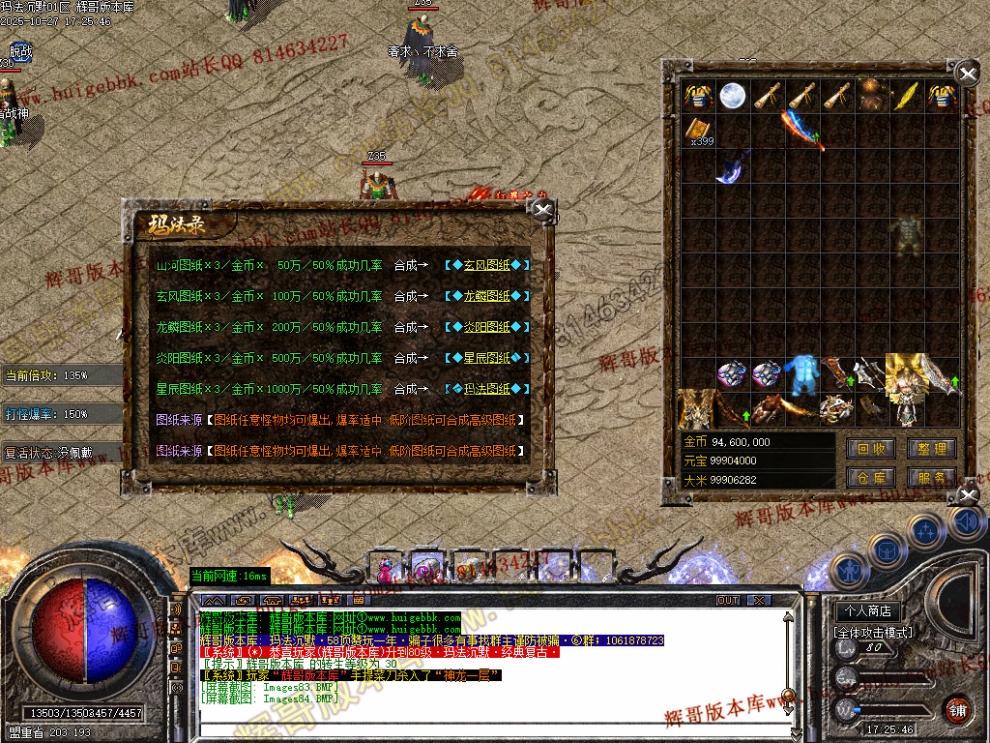Select the blue crescent blade item
This screenshot has height=743, width=990.
pyautogui.click(x=732, y=165)
